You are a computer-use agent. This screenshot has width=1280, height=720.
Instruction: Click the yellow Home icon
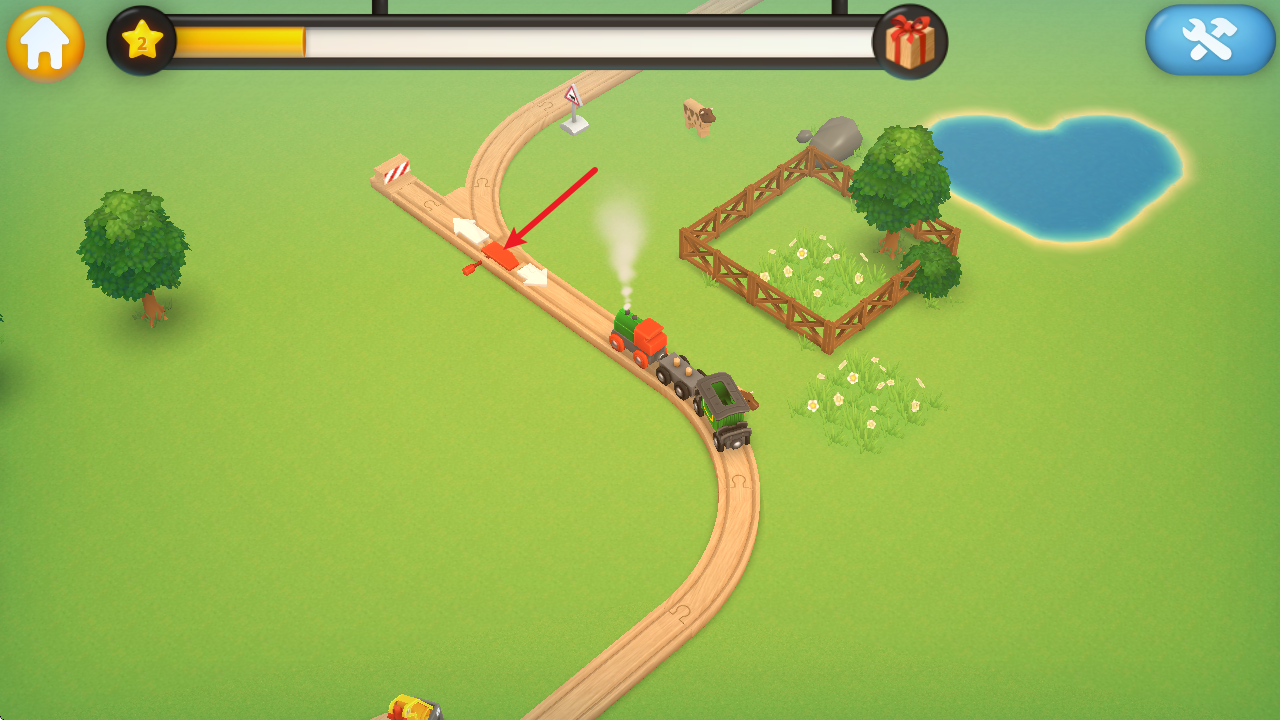tap(45, 44)
